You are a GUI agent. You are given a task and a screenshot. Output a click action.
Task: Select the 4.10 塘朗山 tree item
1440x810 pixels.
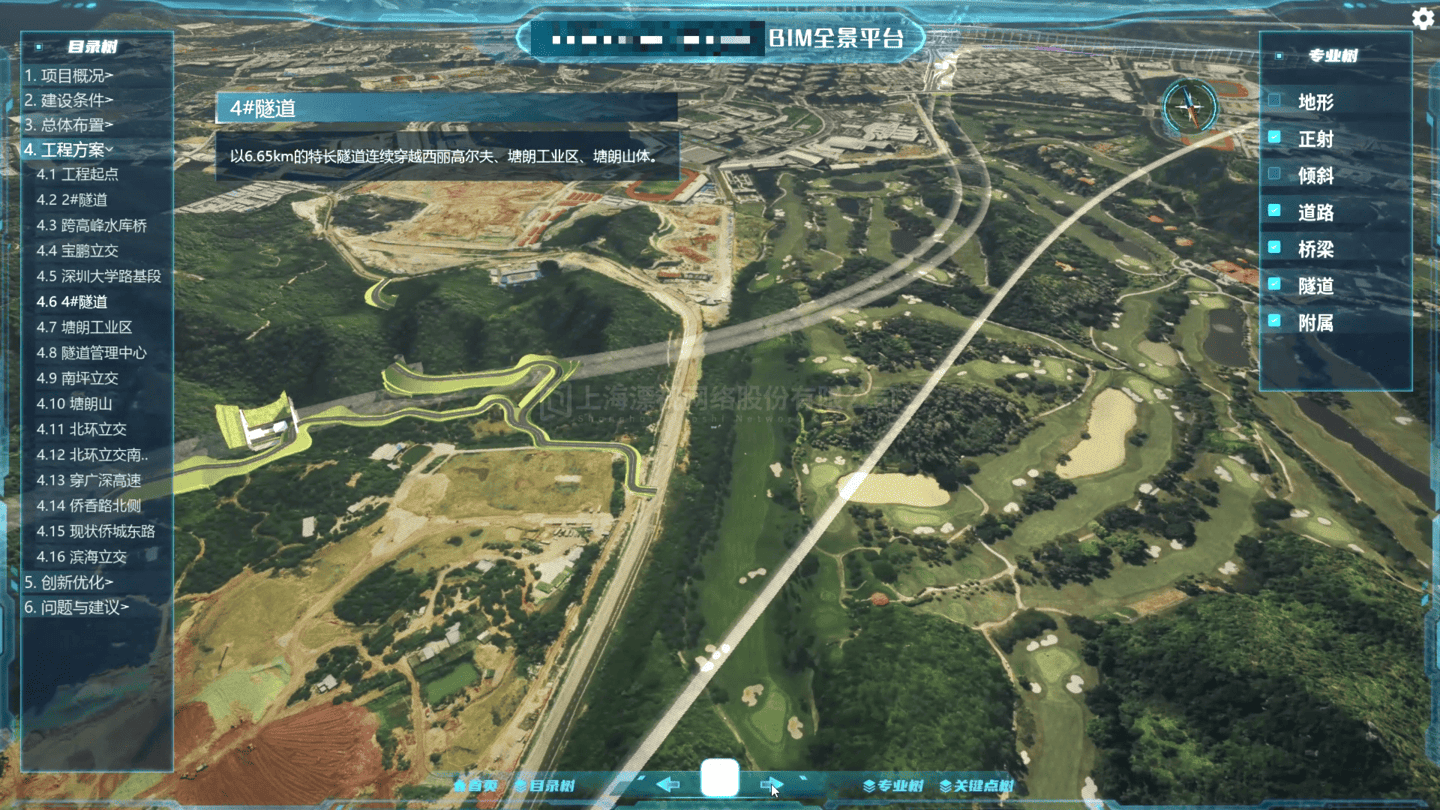[x=76, y=403]
